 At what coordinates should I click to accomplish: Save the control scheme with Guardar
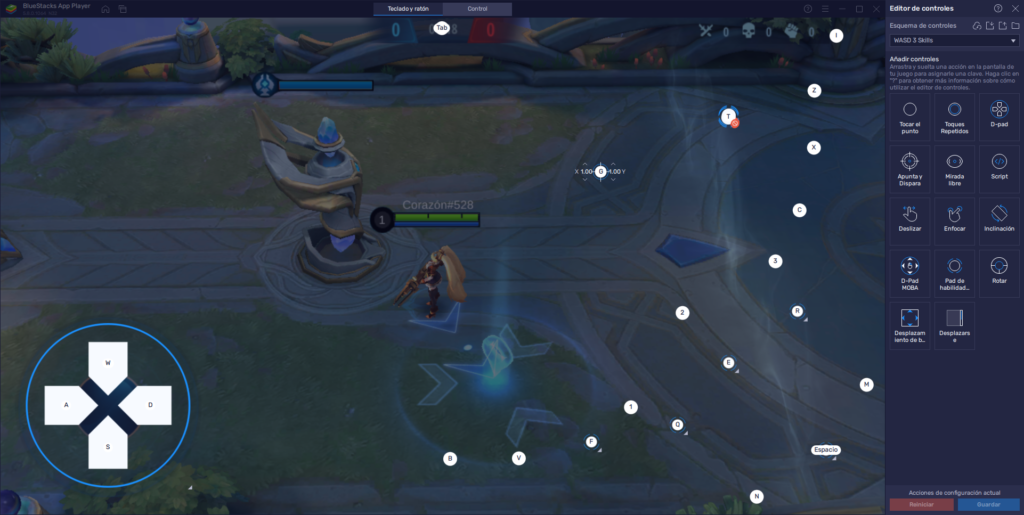987,505
